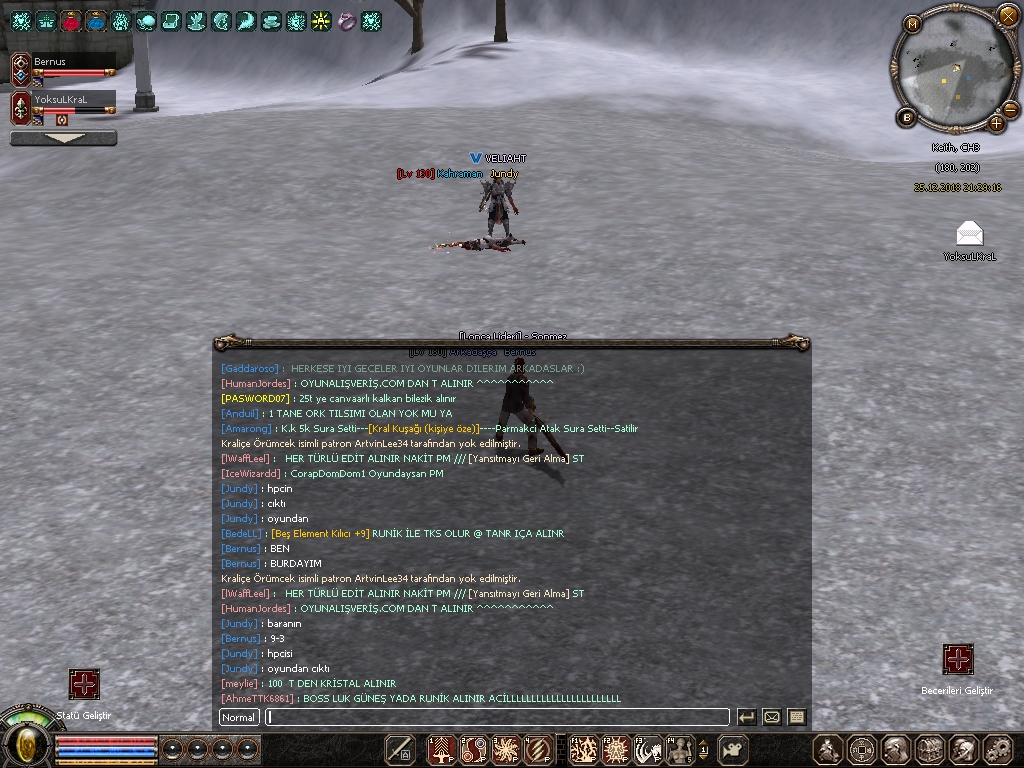Open the gear system options icon

click(x=997, y=748)
